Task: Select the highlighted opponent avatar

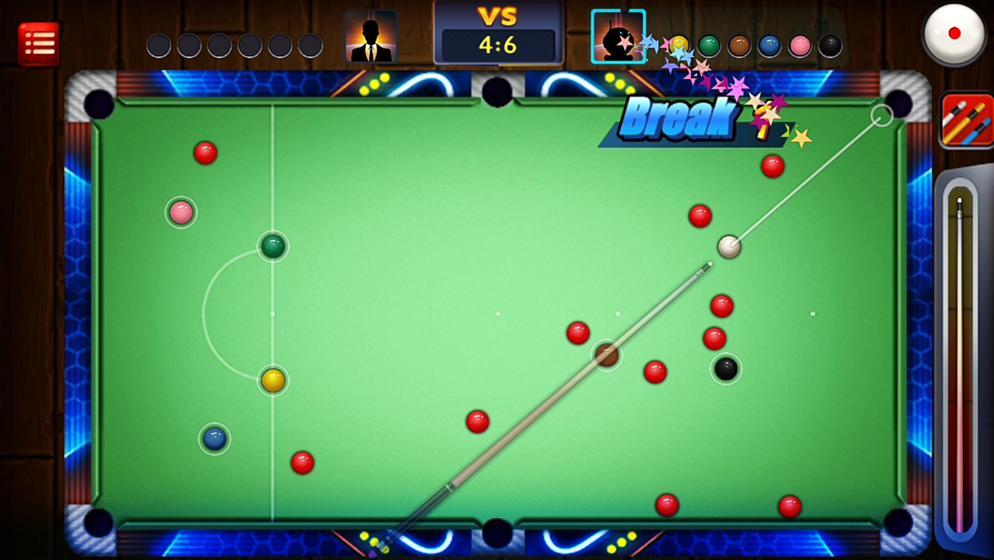Action: tap(617, 38)
